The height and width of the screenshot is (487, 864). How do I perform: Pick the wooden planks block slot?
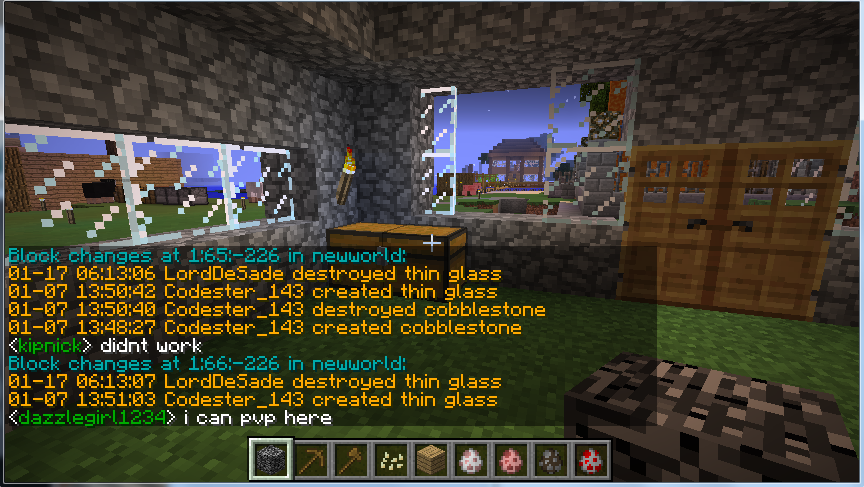coord(429,460)
